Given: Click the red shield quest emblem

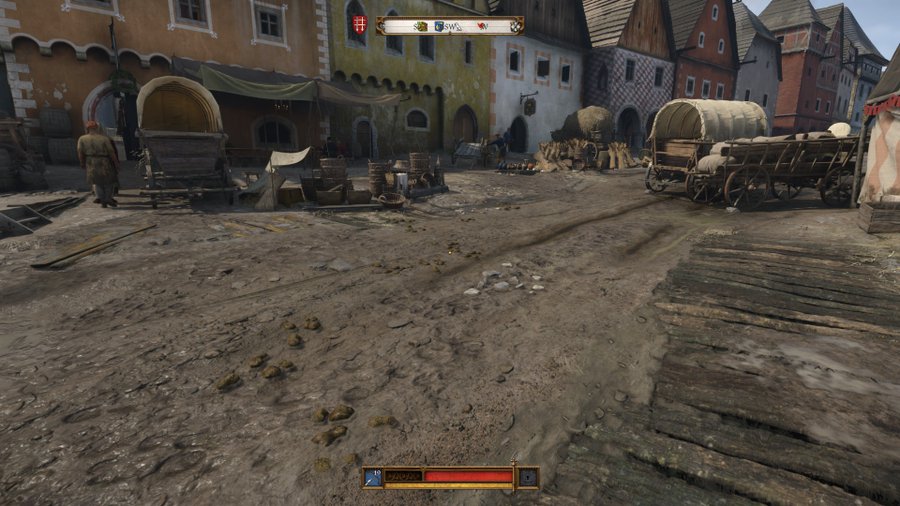Looking at the screenshot, I should pos(363,25).
